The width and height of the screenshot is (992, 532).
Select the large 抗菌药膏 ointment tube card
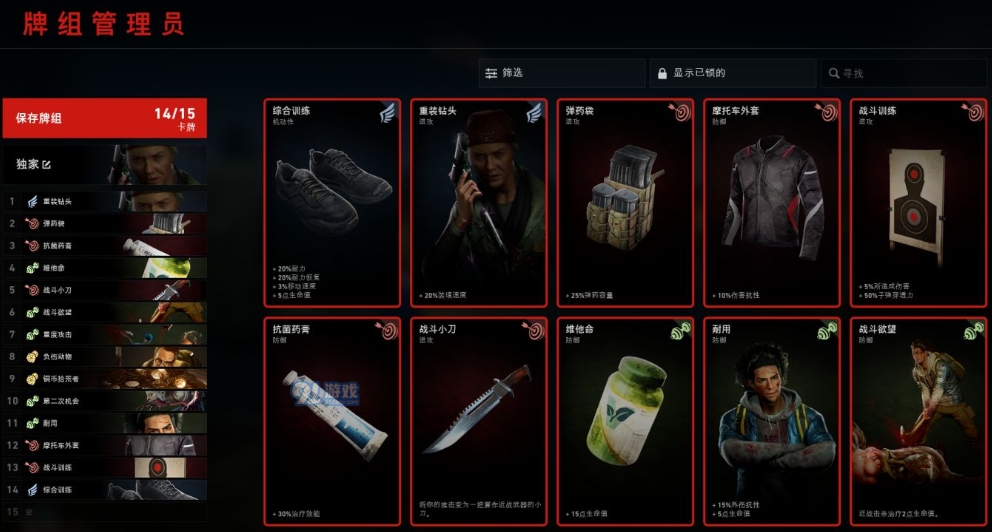333,421
